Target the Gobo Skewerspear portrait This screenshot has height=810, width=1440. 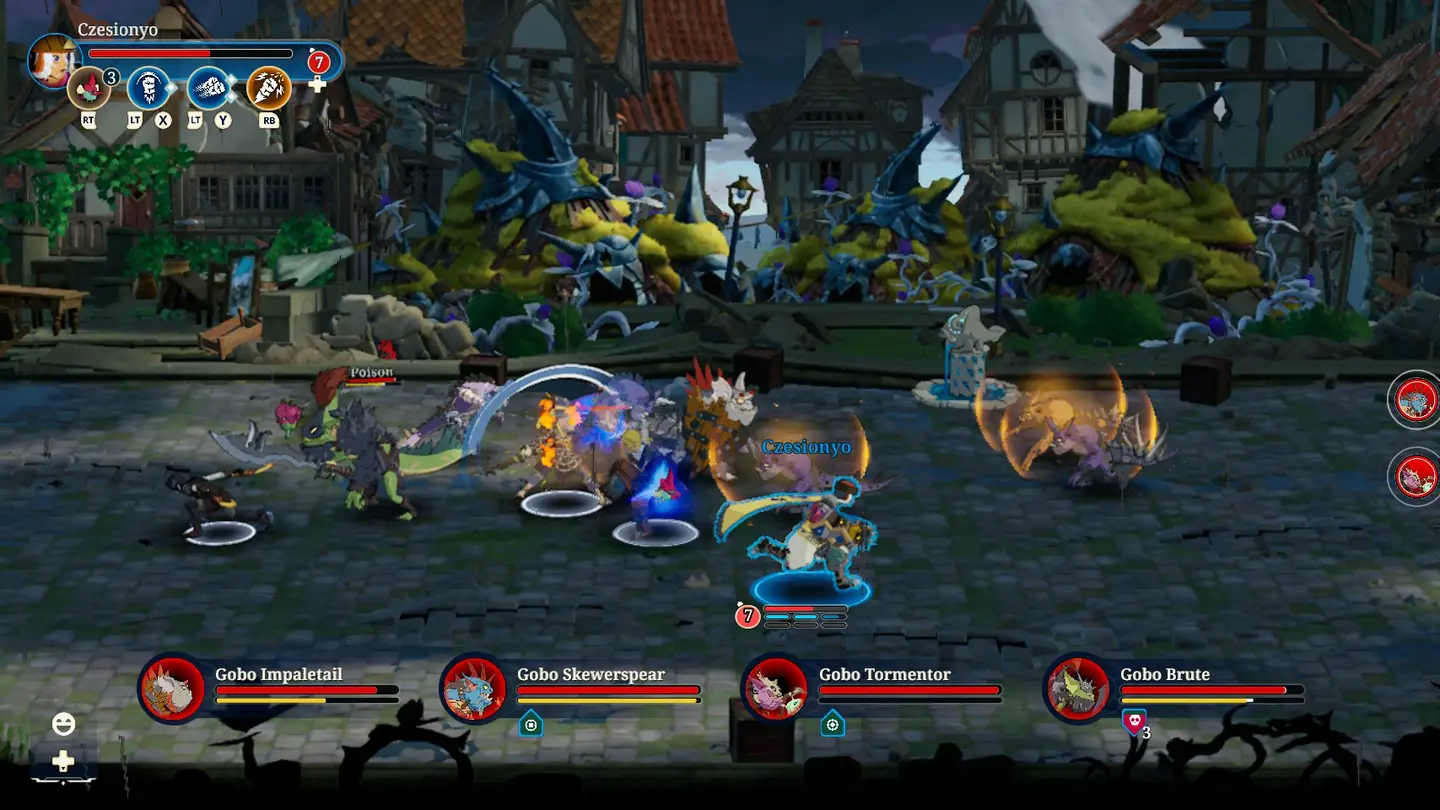coord(474,688)
